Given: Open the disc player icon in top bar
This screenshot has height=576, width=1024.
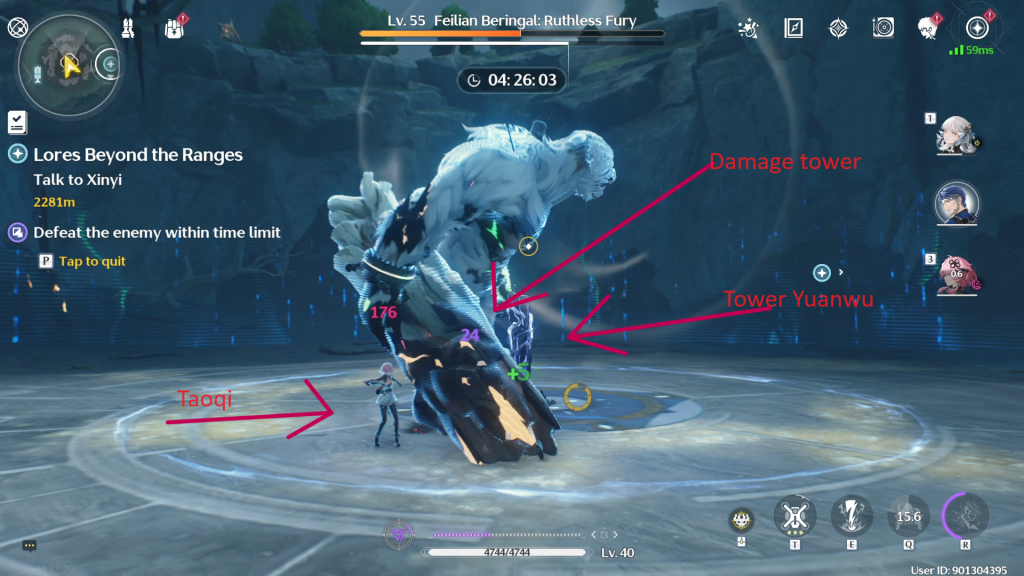Looking at the screenshot, I should 883,28.
